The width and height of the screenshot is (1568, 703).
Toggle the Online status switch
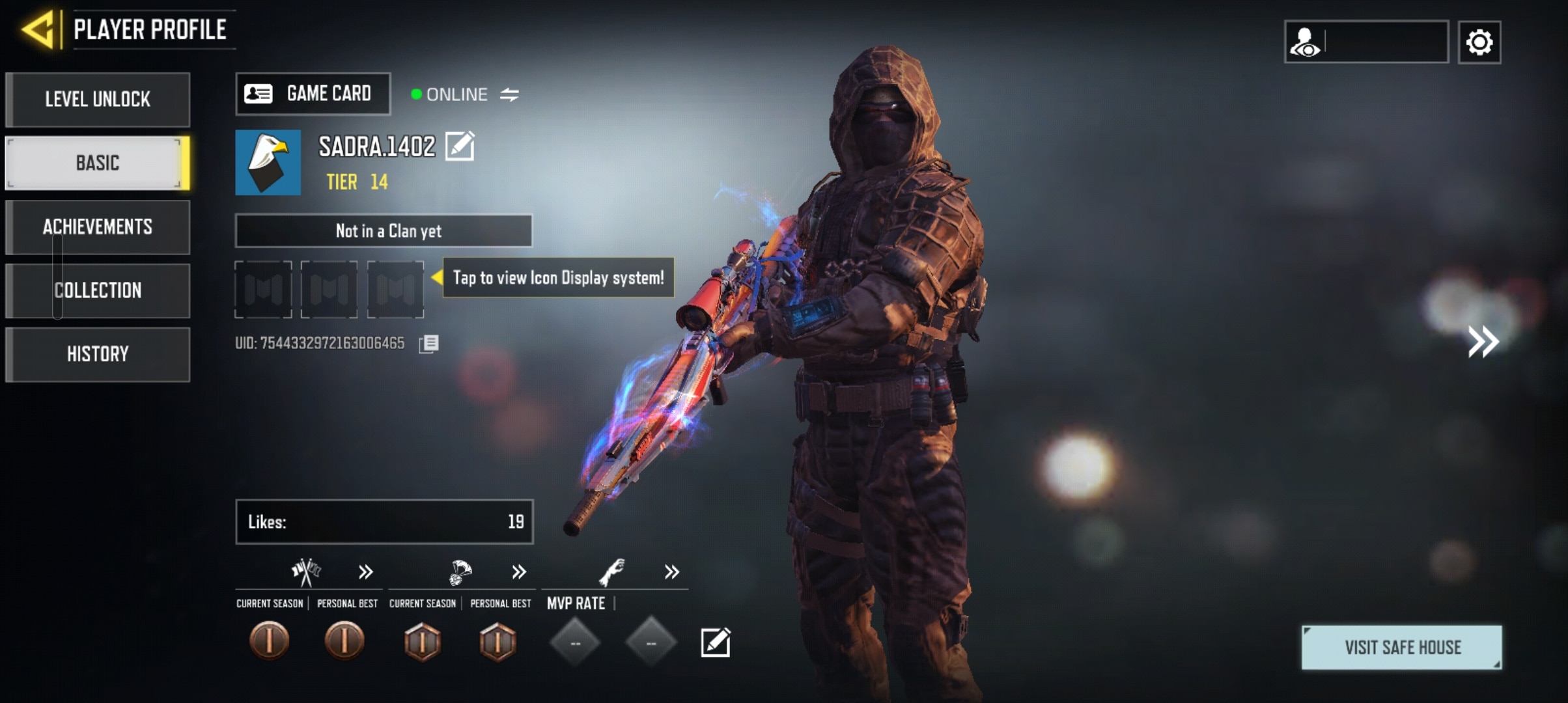(x=509, y=95)
